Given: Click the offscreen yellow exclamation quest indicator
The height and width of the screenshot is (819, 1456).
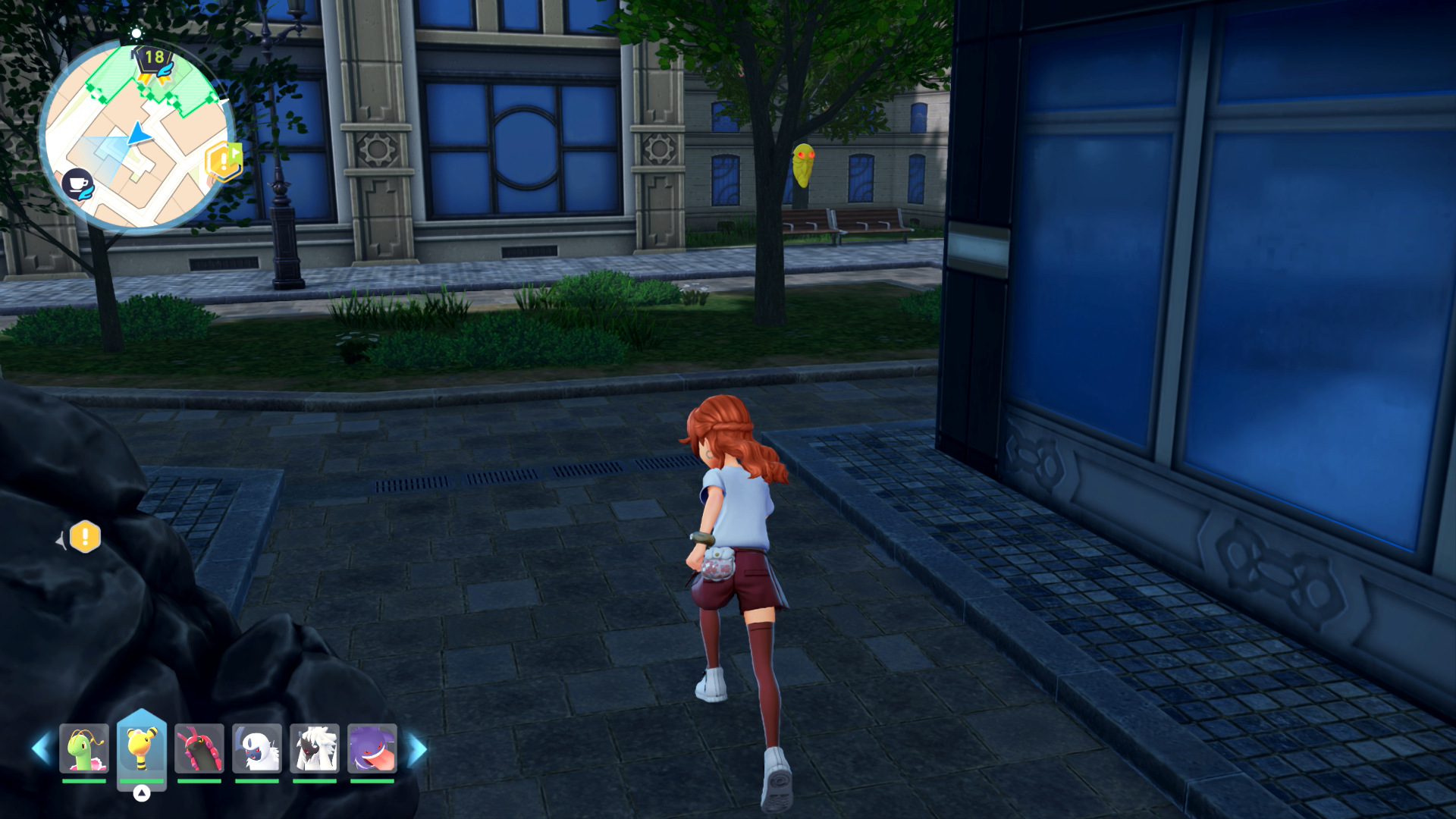Looking at the screenshot, I should tap(85, 537).
